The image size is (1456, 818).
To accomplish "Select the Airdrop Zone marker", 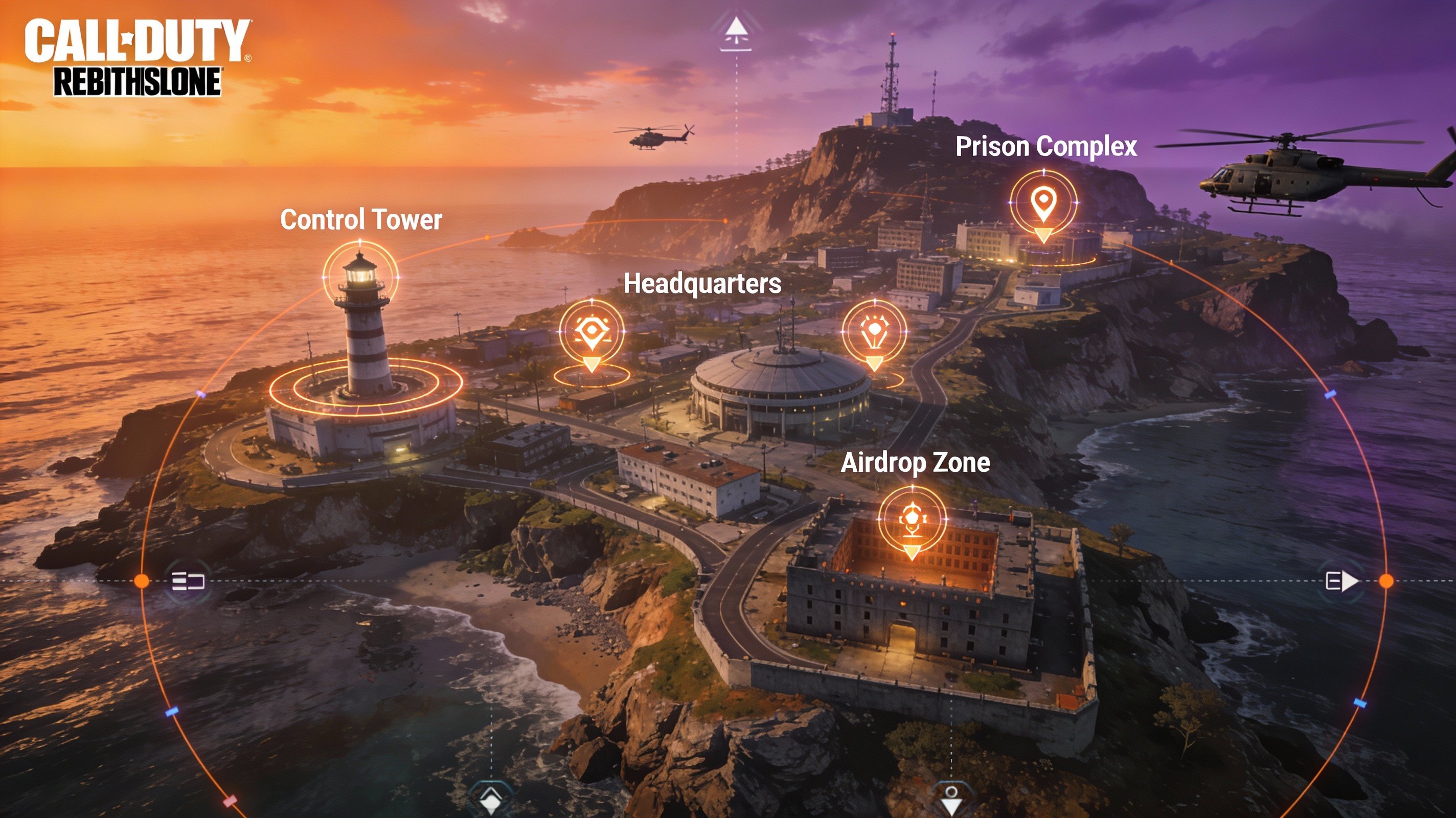I will point(912,519).
